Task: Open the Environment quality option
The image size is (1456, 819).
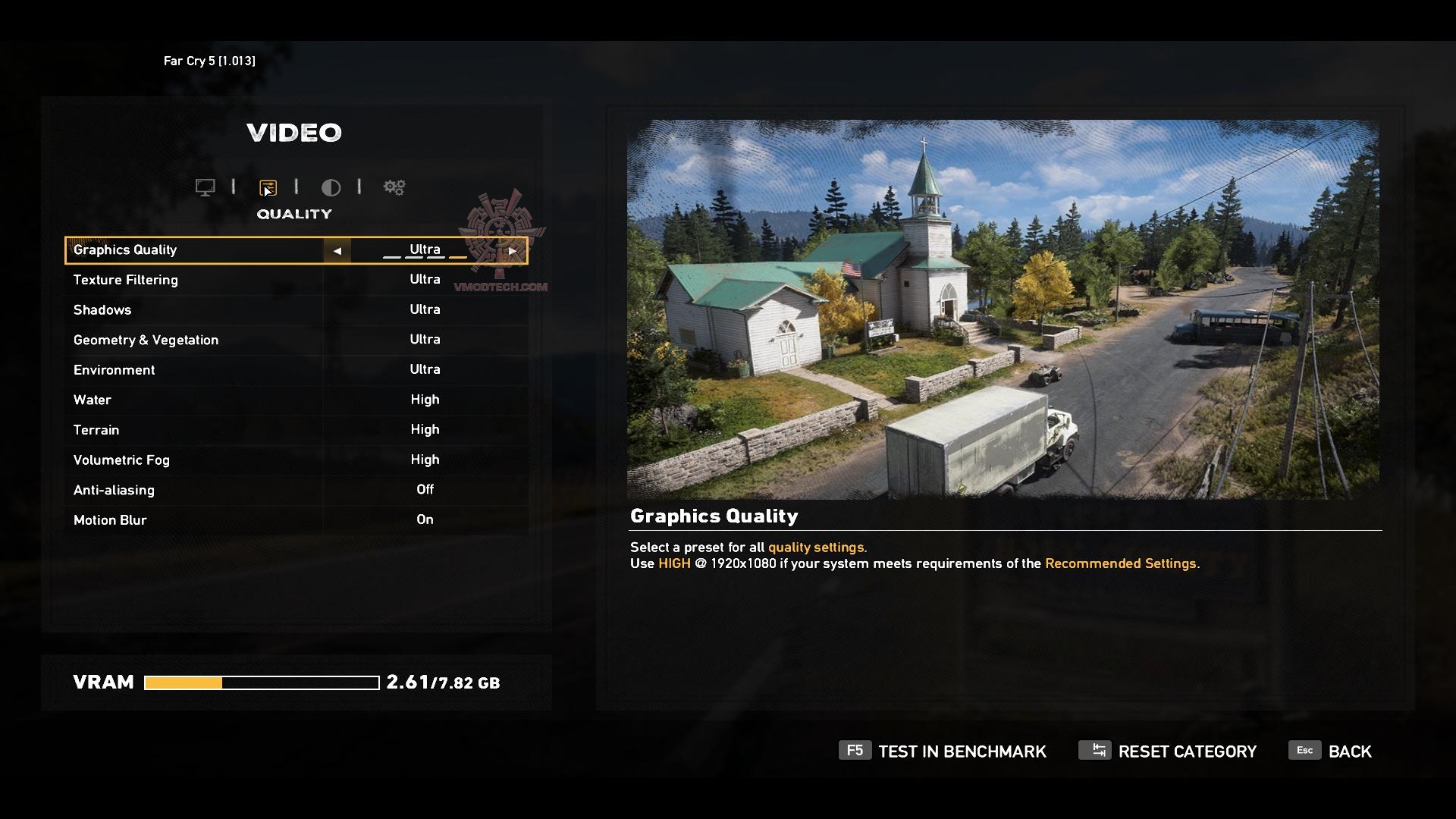Action: [296, 369]
